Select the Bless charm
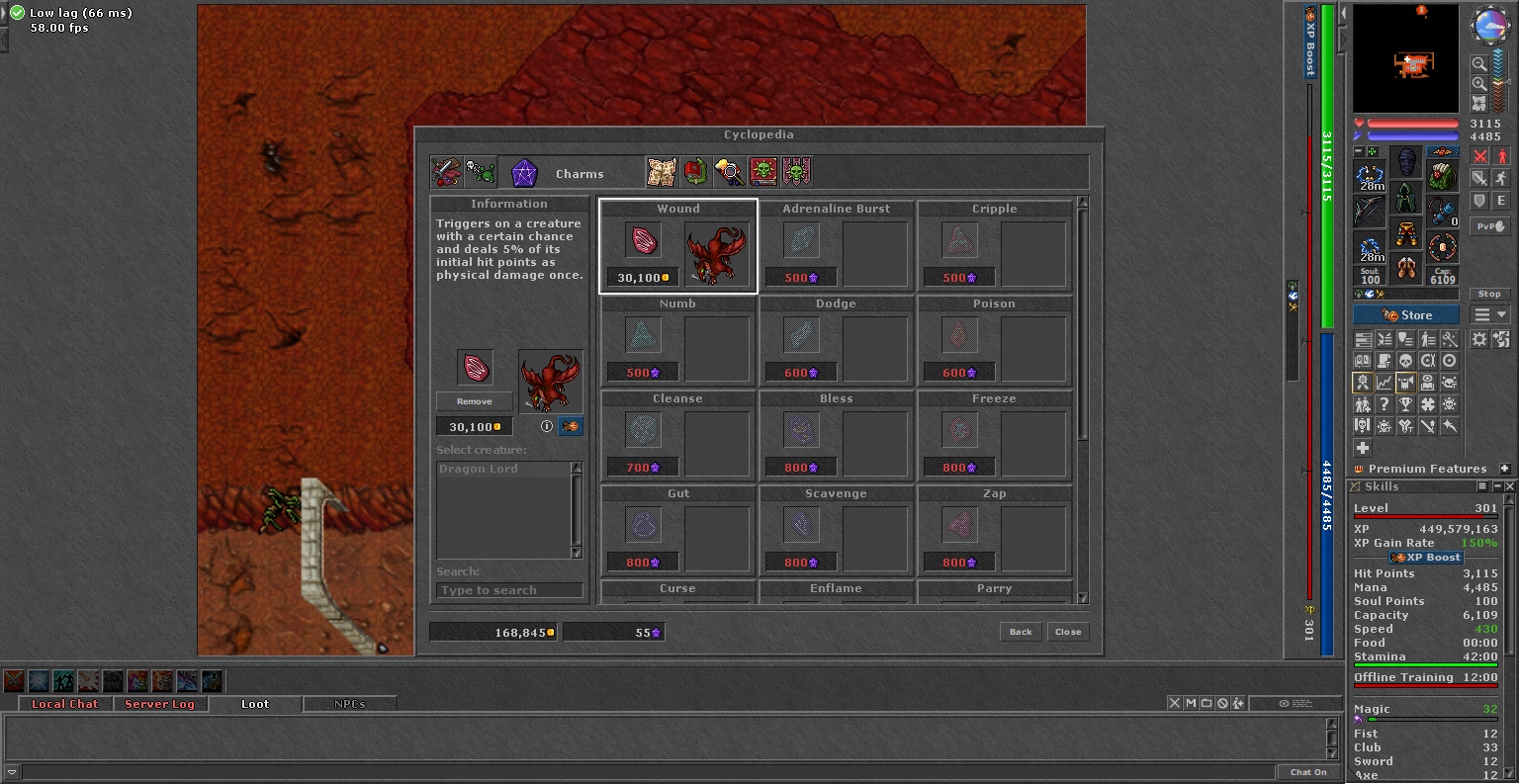This screenshot has height=784, width=1519. click(x=837, y=436)
